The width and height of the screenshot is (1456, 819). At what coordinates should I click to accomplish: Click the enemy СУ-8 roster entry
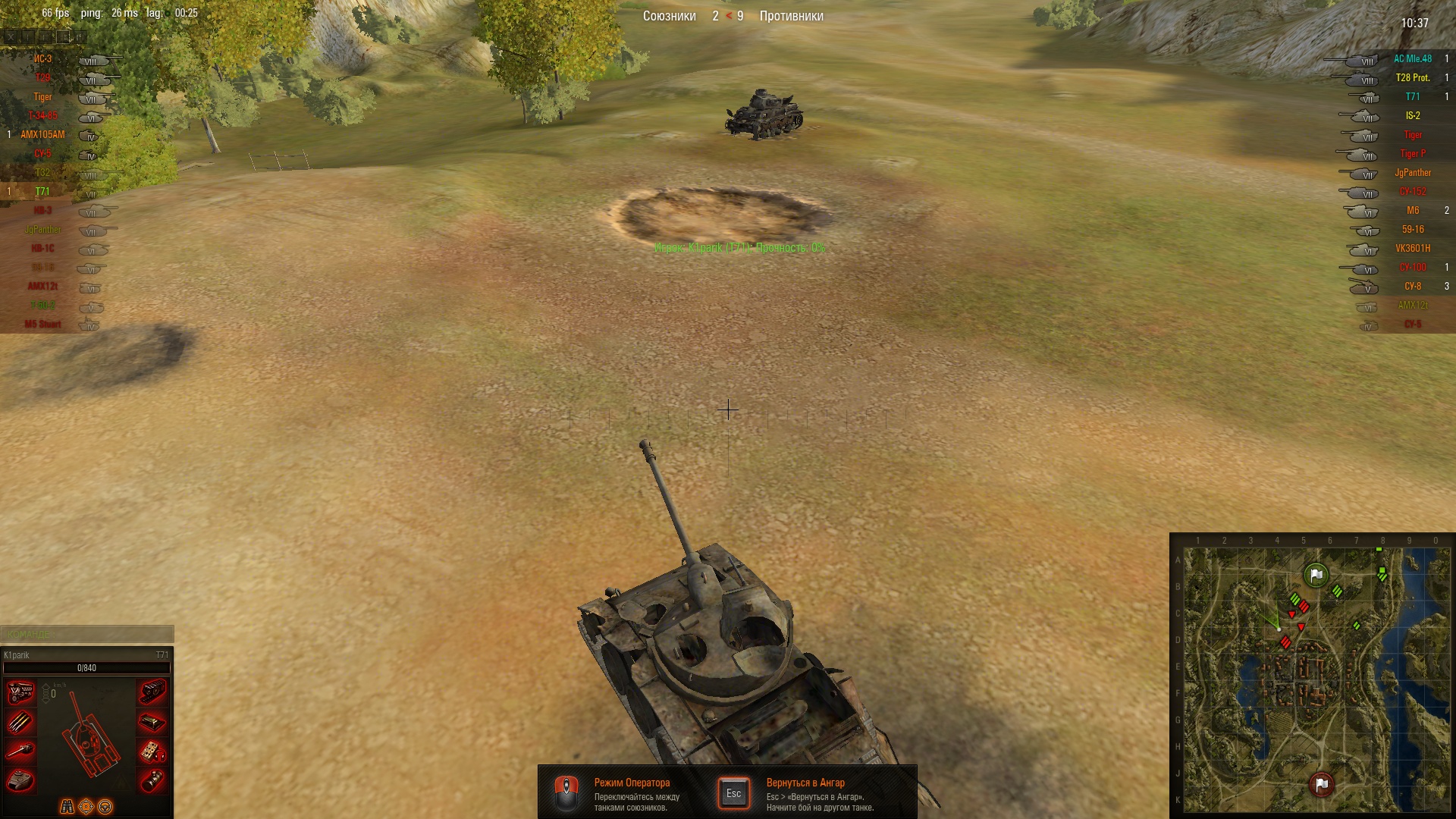click(1412, 287)
